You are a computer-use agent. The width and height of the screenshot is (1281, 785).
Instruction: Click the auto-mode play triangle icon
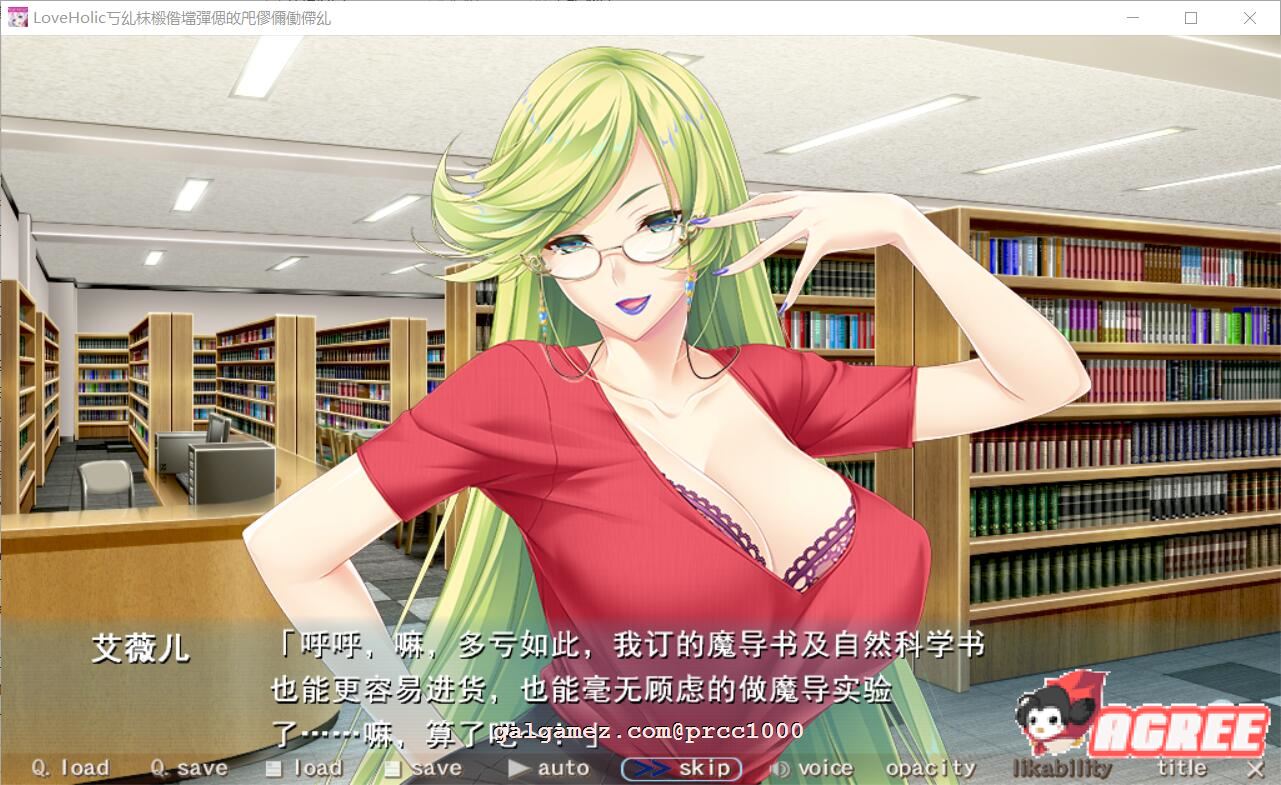click(519, 768)
